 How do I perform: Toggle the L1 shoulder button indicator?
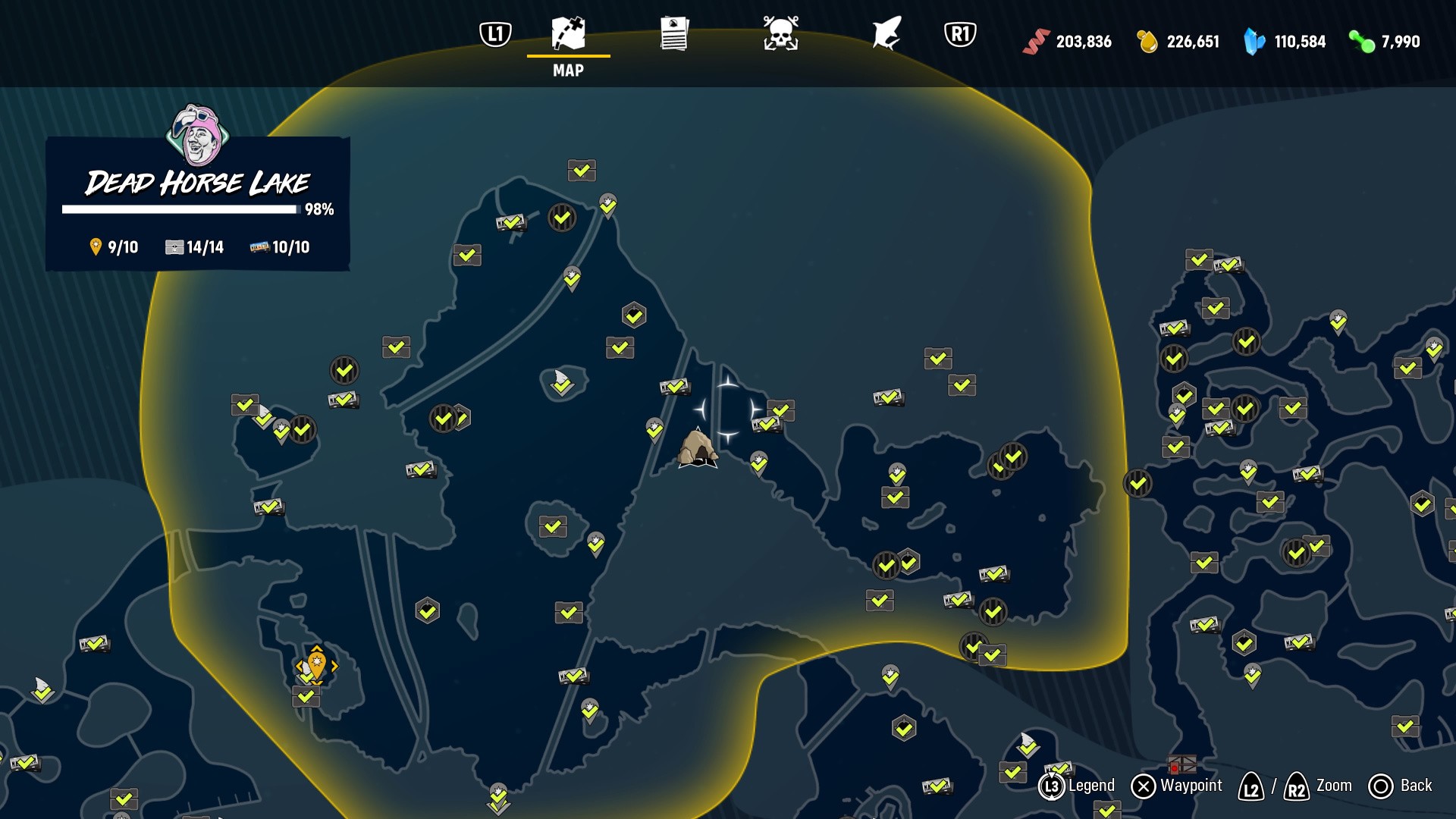(x=494, y=33)
